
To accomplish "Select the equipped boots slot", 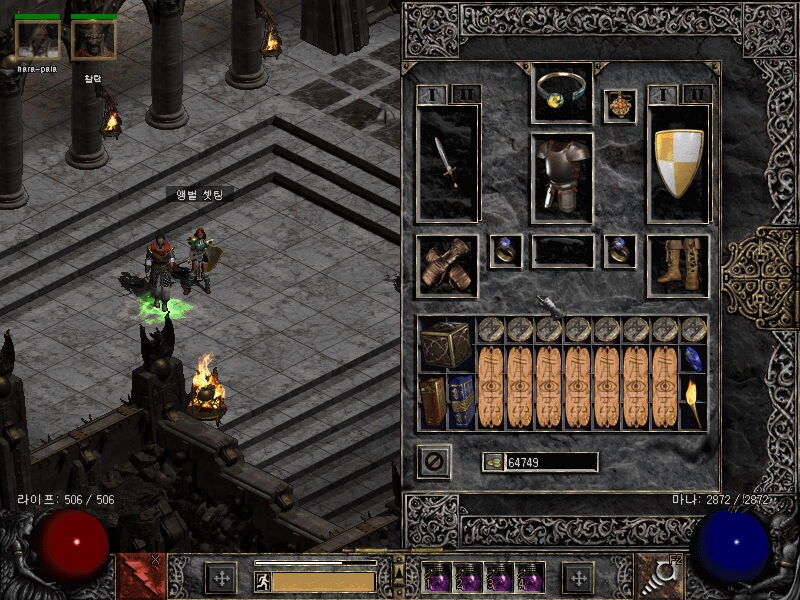I will tap(678, 266).
